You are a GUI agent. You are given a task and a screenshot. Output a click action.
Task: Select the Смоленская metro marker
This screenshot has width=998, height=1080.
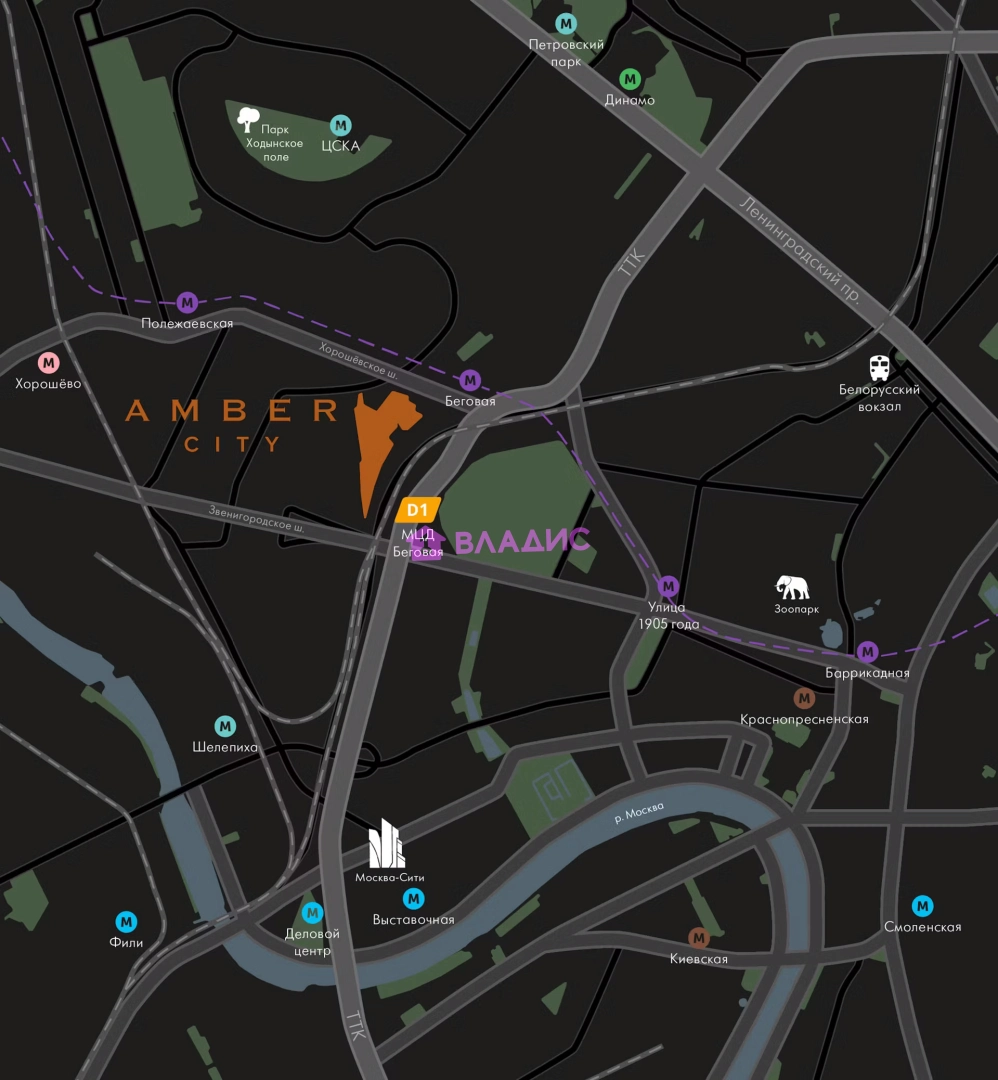click(x=922, y=906)
